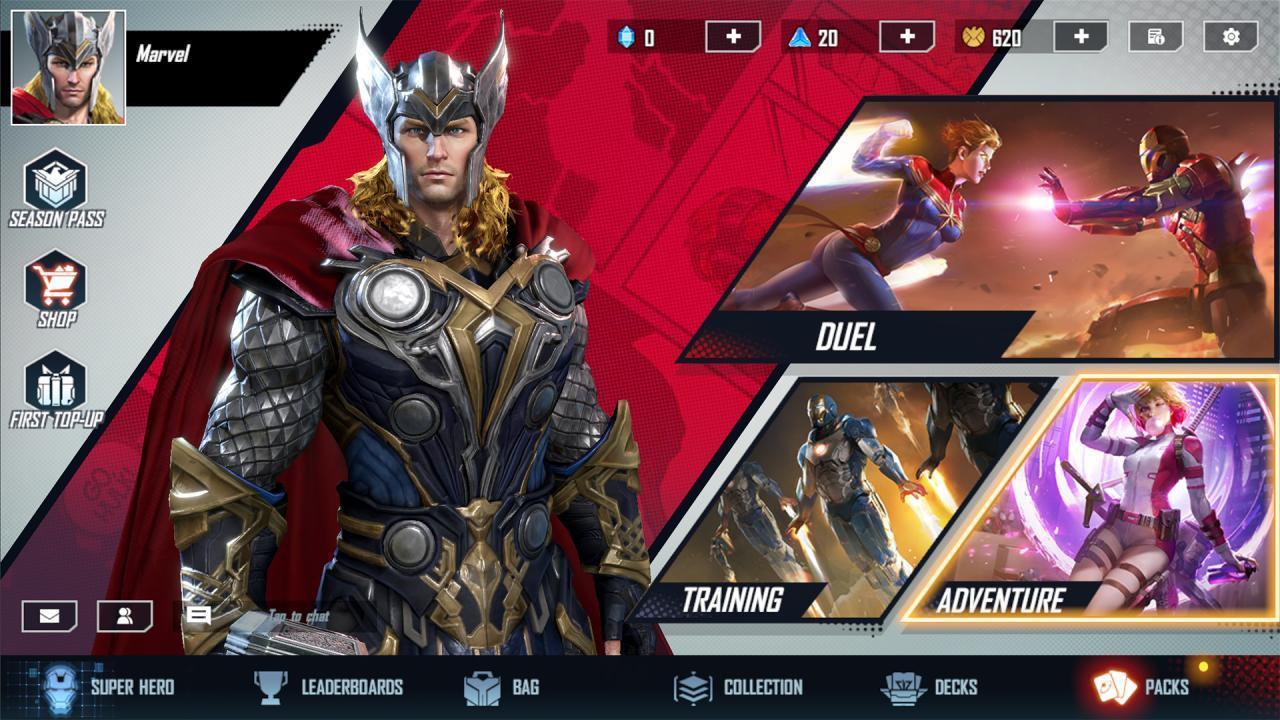Screen dimensions: 1280x720
Task: Add more blue triangle currency
Action: (907, 37)
